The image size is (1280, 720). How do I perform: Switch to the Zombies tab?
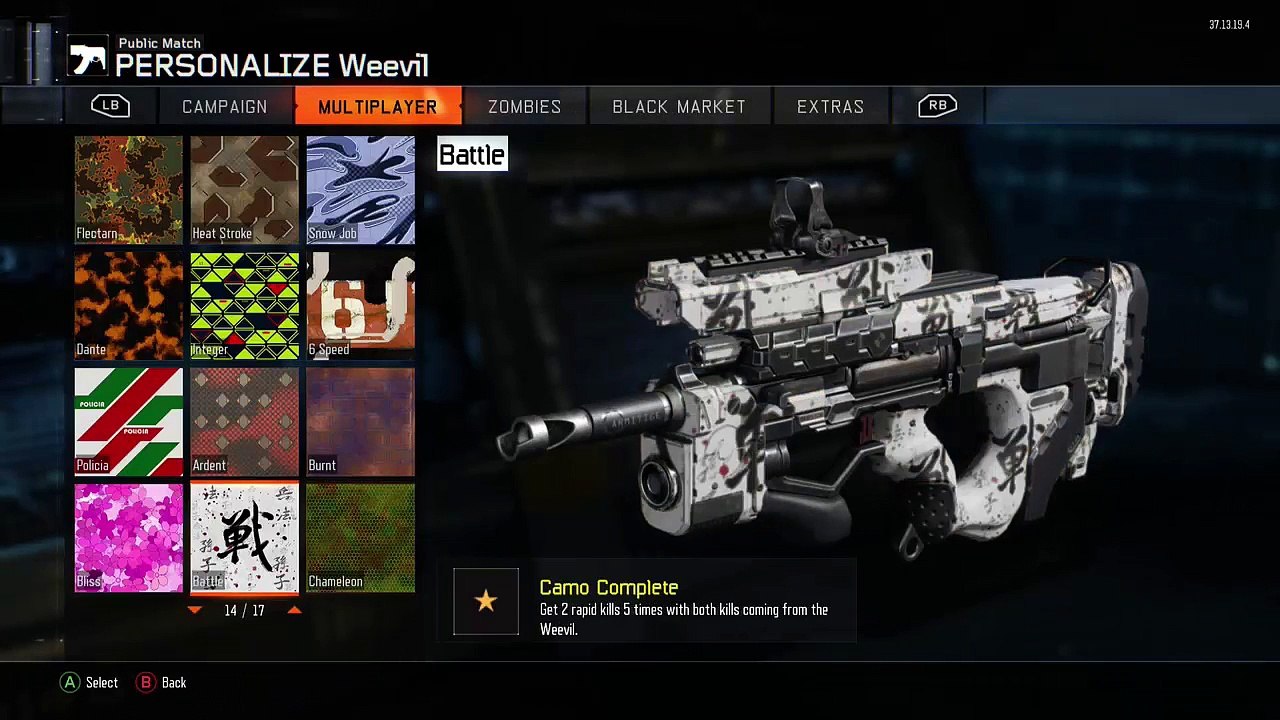coord(524,107)
